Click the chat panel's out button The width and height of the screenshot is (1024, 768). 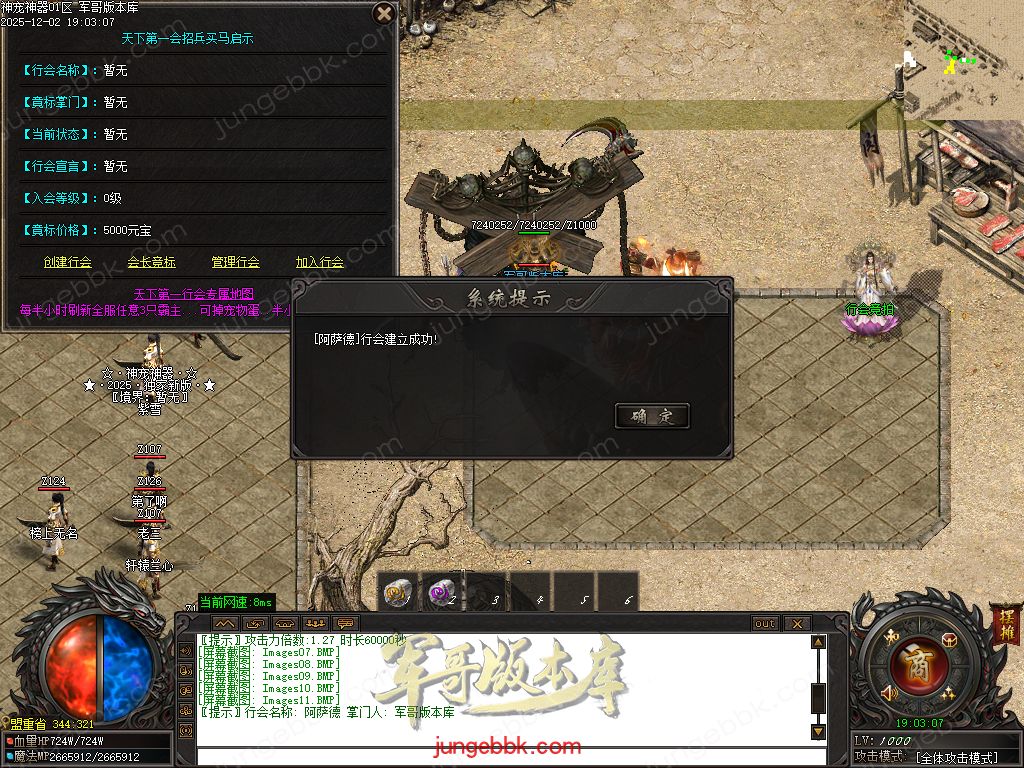[x=765, y=624]
